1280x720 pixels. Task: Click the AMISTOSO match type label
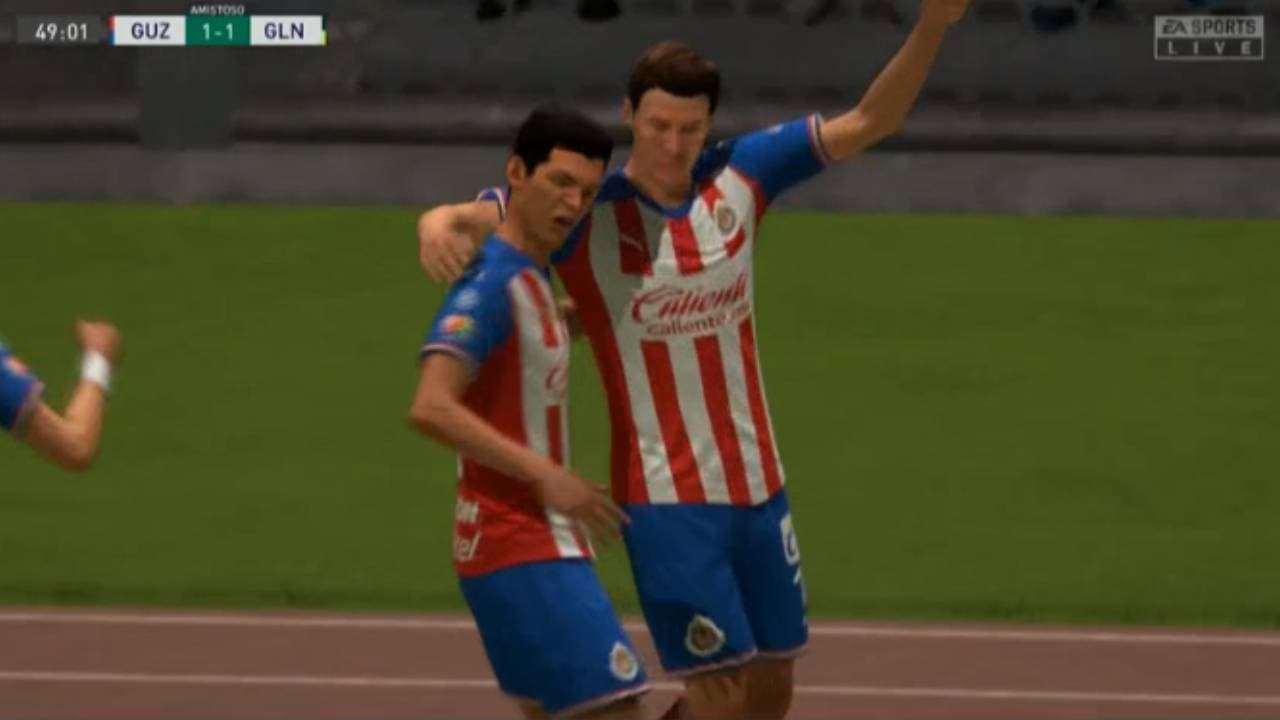click(x=216, y=10)
